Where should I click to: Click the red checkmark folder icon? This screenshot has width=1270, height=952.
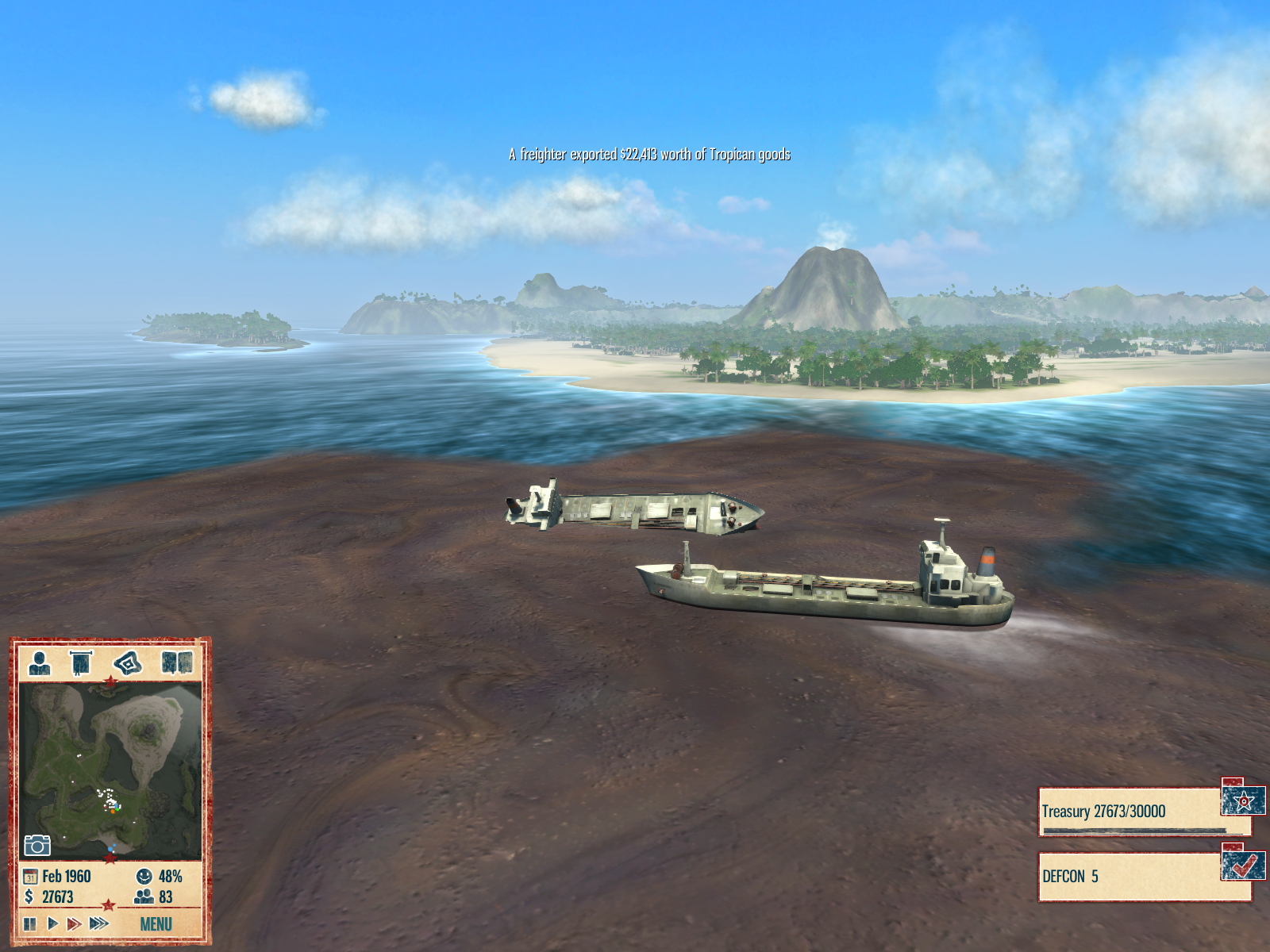[x=1243, y=865]
